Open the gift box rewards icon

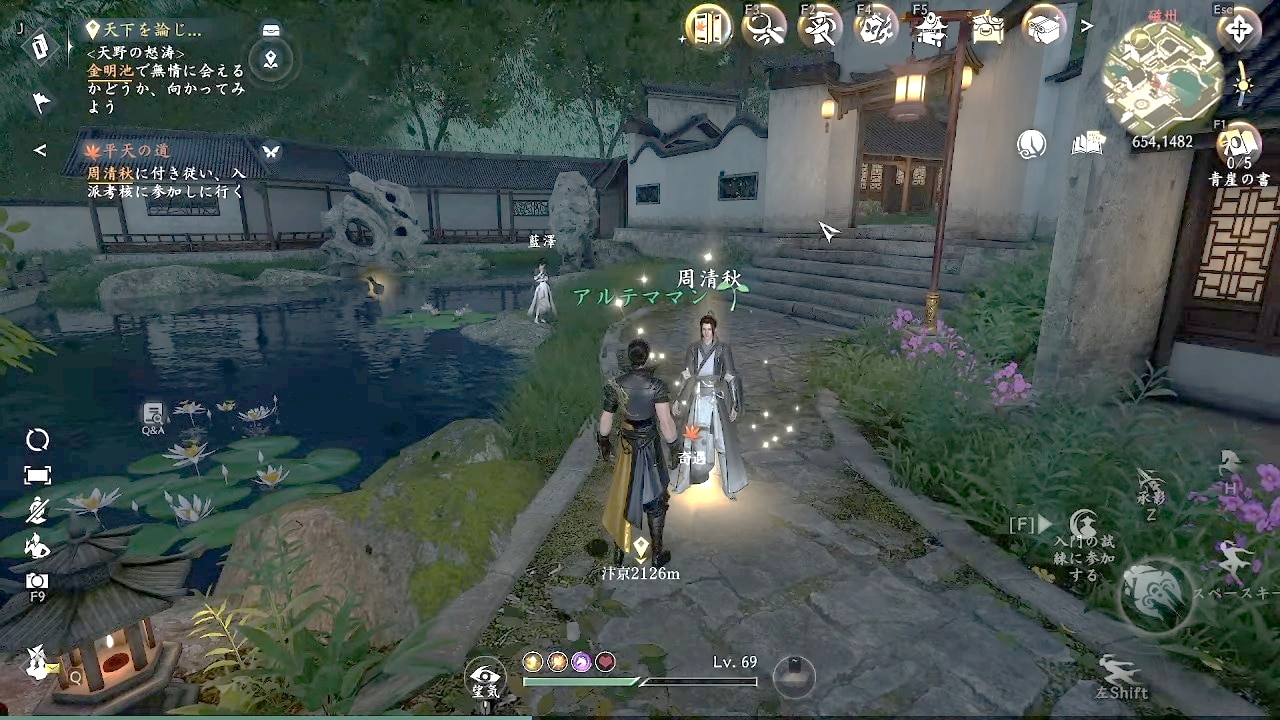pyautogui.click(x=1044, y=28)
